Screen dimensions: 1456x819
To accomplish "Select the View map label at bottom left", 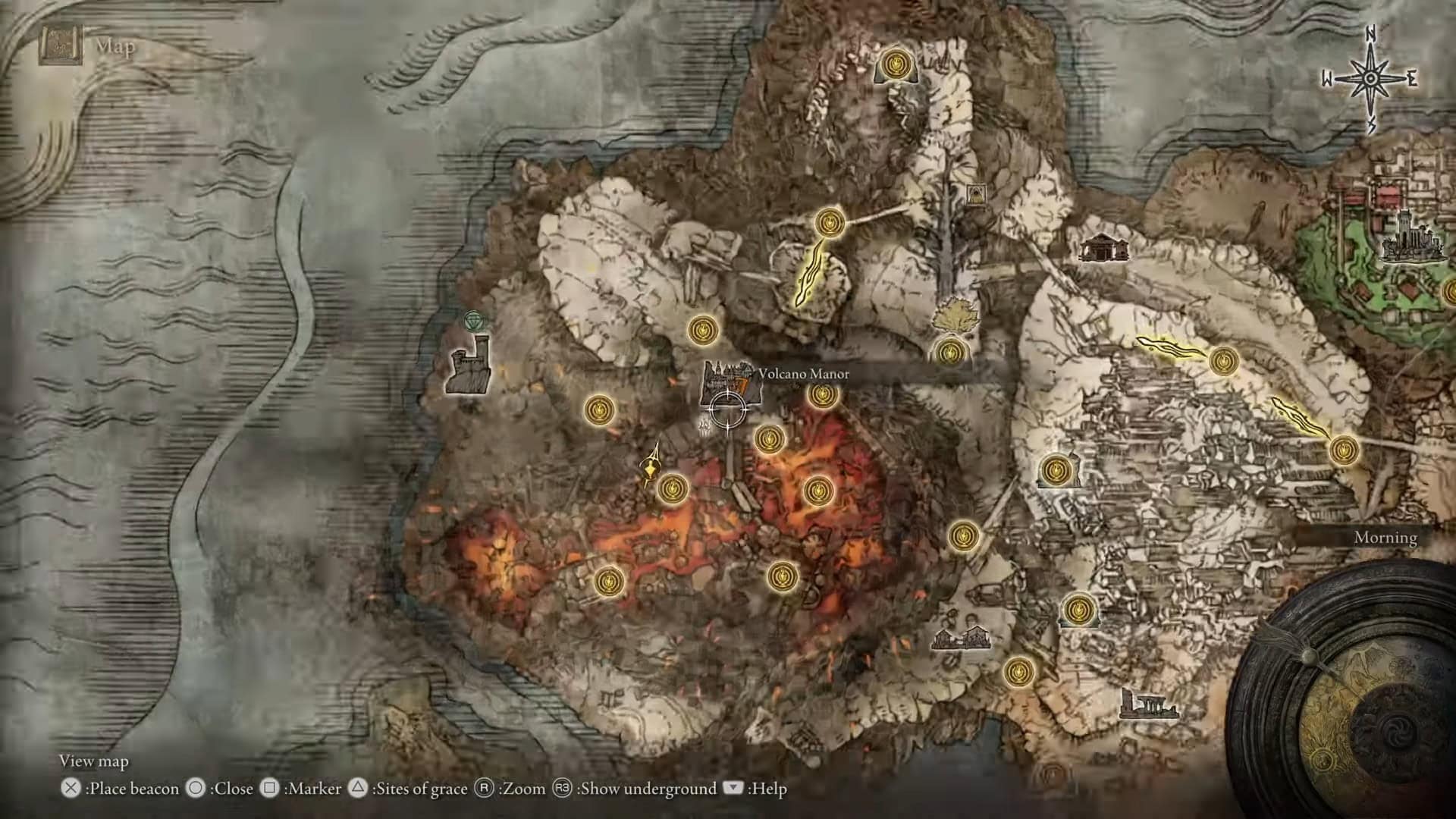I will coord(94,761).
